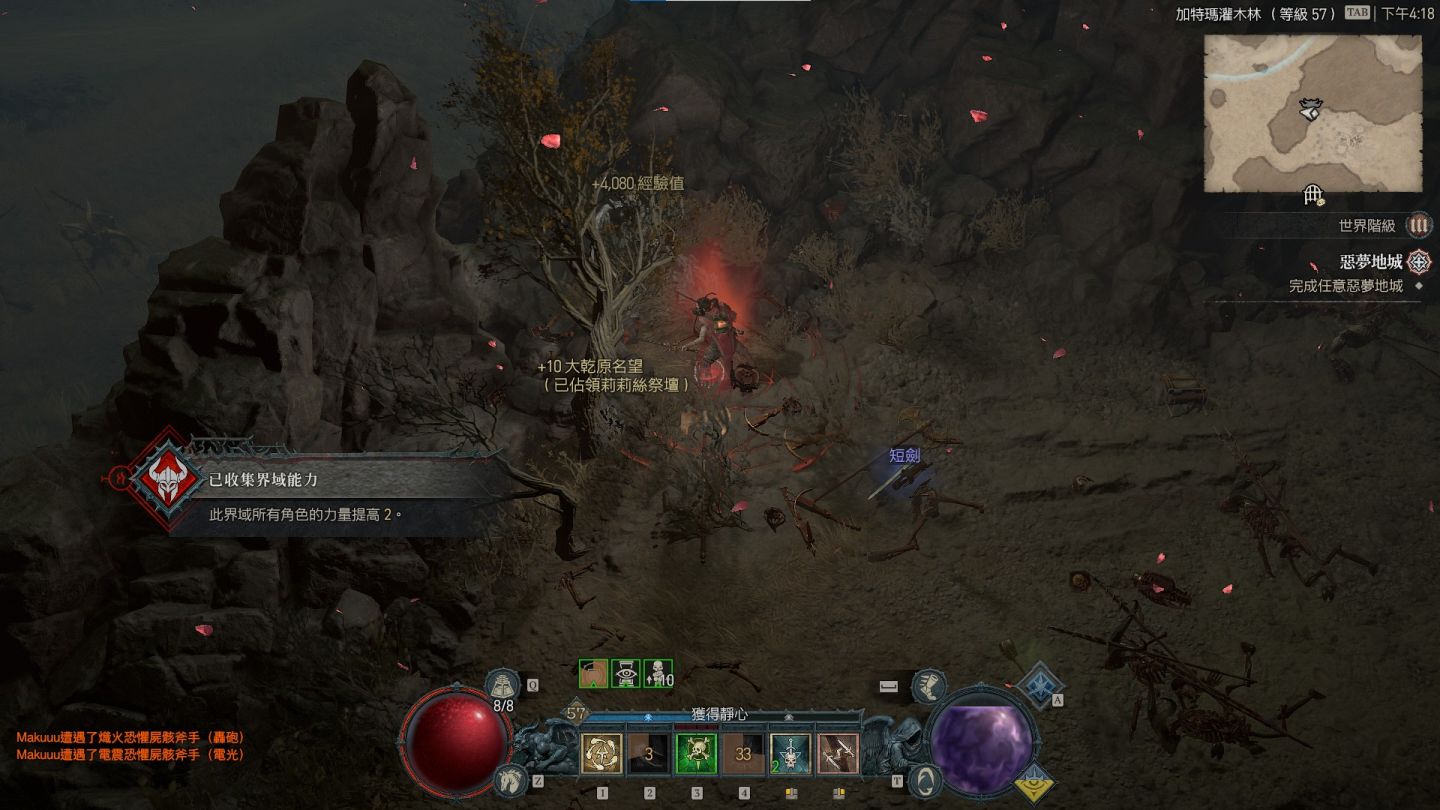The width and height of the screenshot is (1440, 810).
Task: Cast the green skull skill
Action: [x=696, y=753]
